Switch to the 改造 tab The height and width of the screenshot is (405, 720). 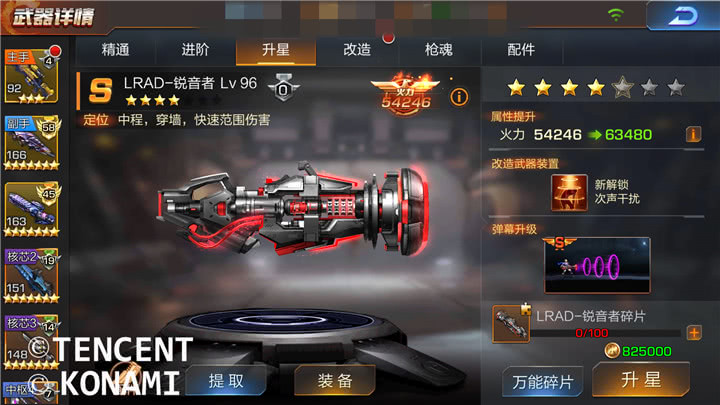(x=357, y=49)
